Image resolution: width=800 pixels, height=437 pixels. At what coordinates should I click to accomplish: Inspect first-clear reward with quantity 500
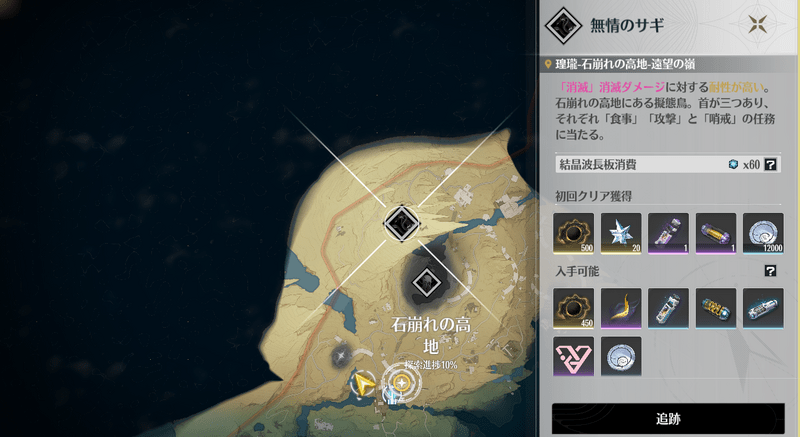(x=573, y=232)
